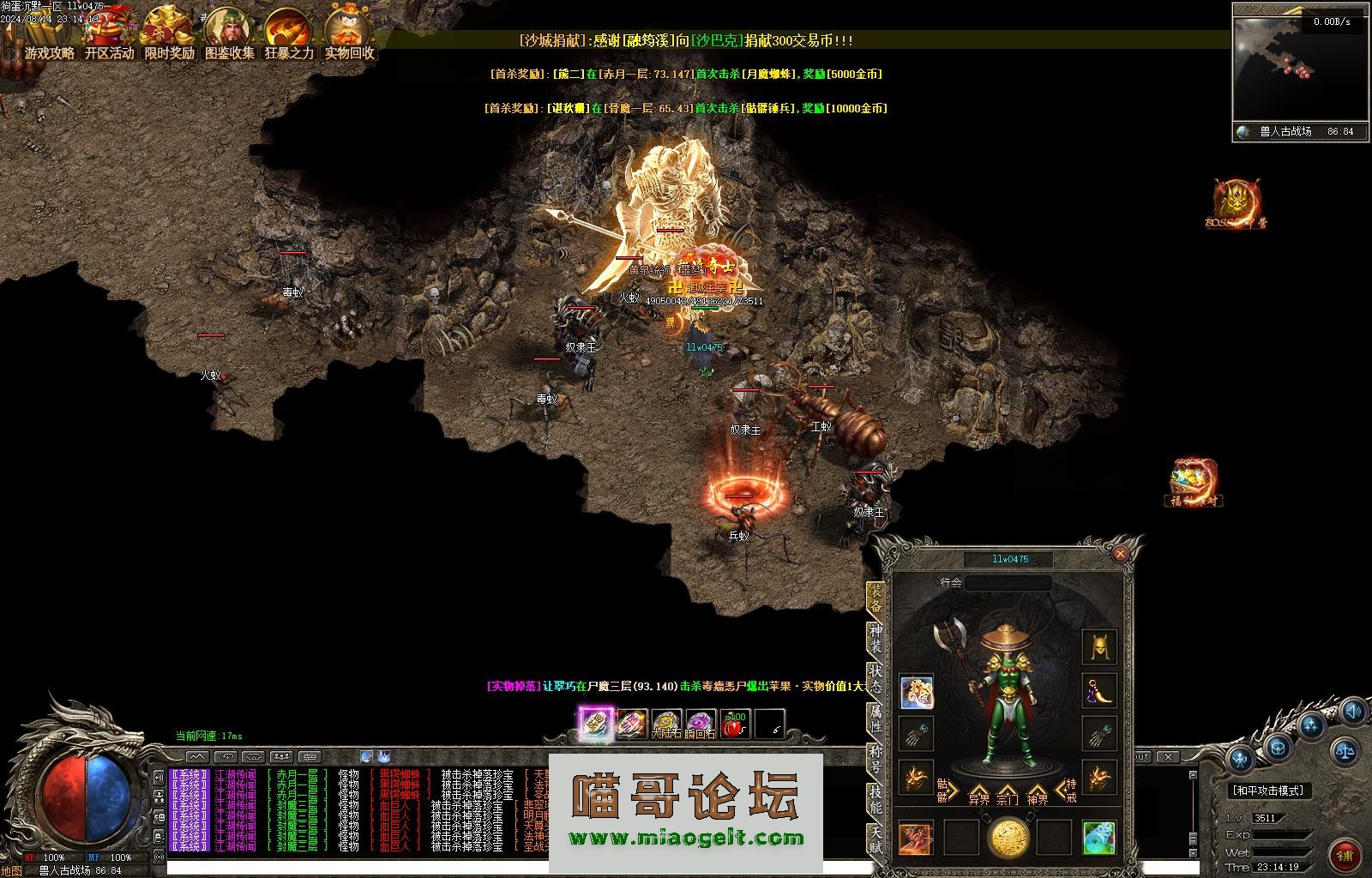Switch to the 神装 divine gear tab
Viewport: 1372px width, 878px height.
click(x=876, y=640)
